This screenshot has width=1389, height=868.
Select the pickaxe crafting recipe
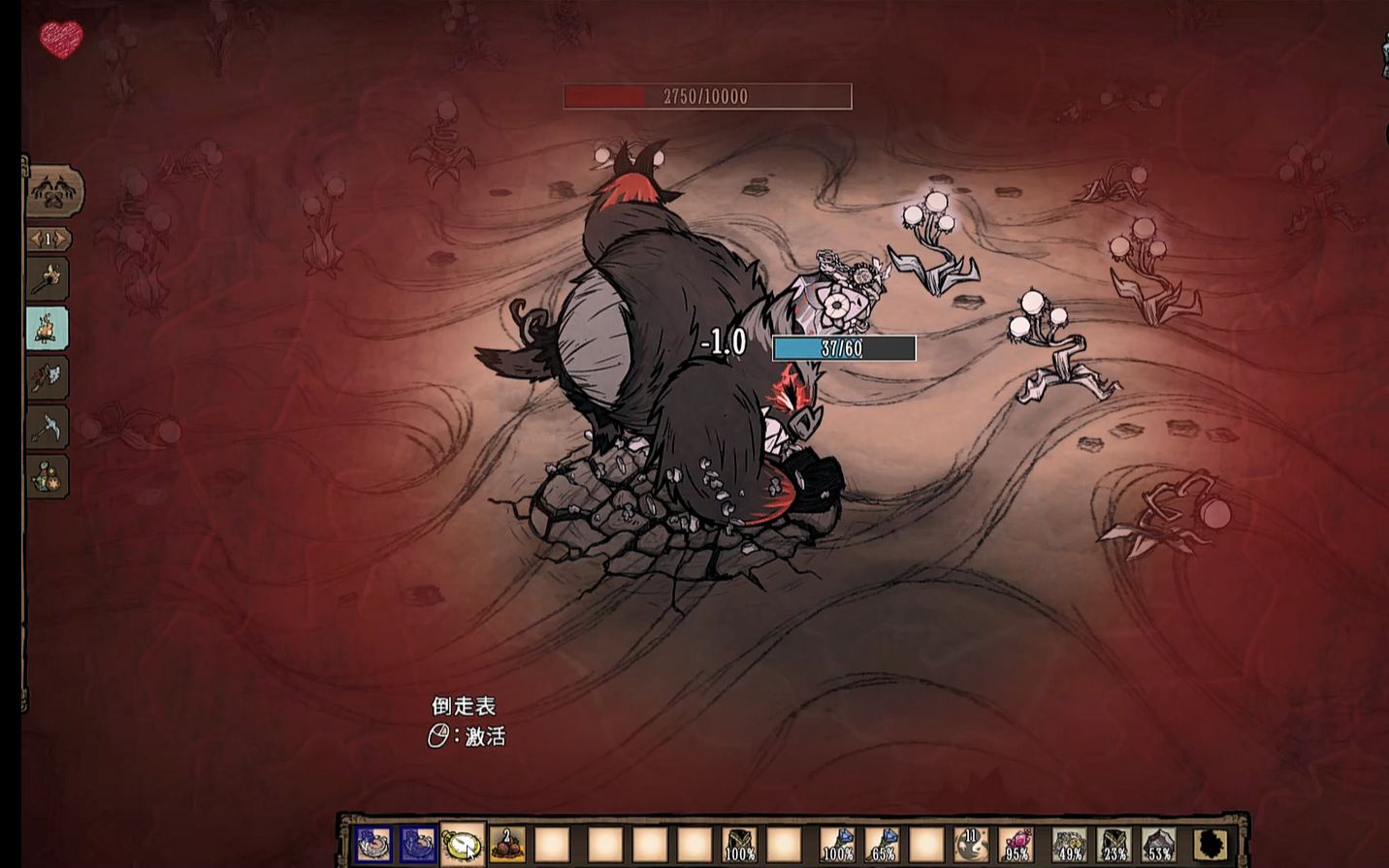pyautogui.click(x=48, y=427)
